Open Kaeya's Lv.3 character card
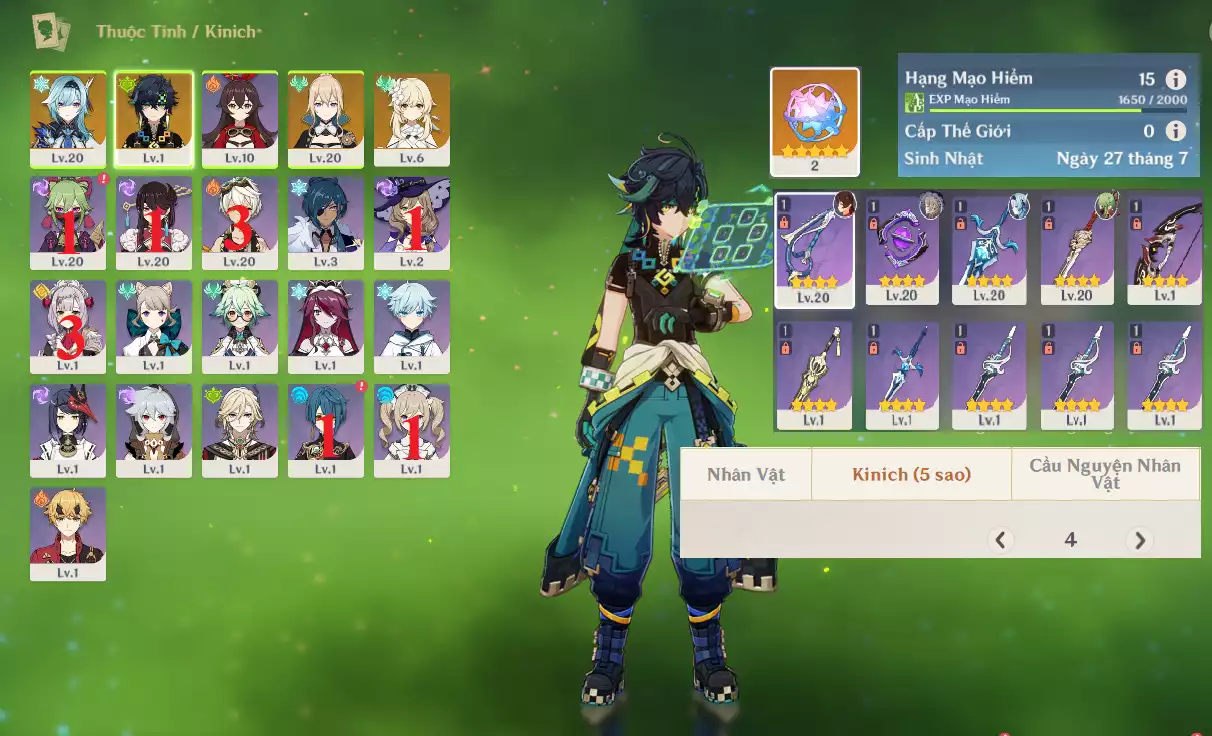 [326, 222]
